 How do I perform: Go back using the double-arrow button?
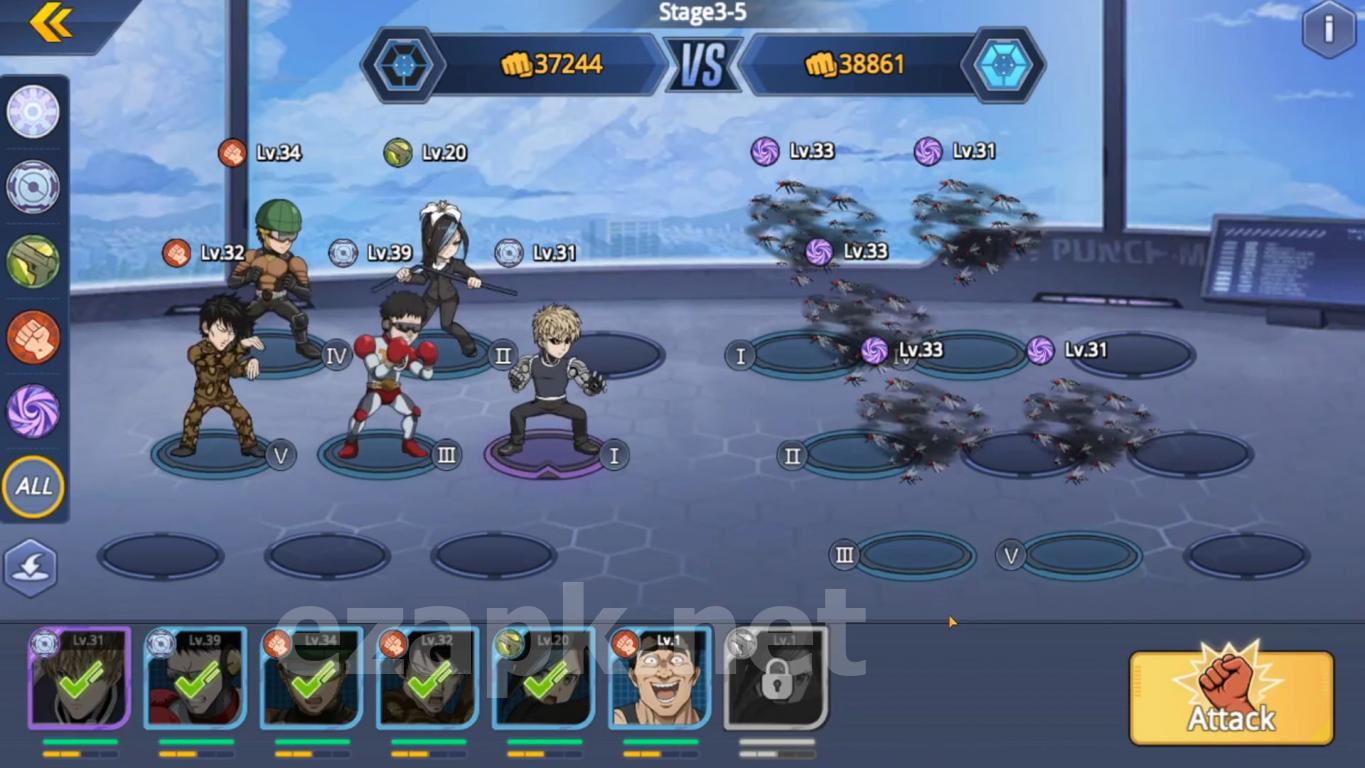tap(50, 23)
